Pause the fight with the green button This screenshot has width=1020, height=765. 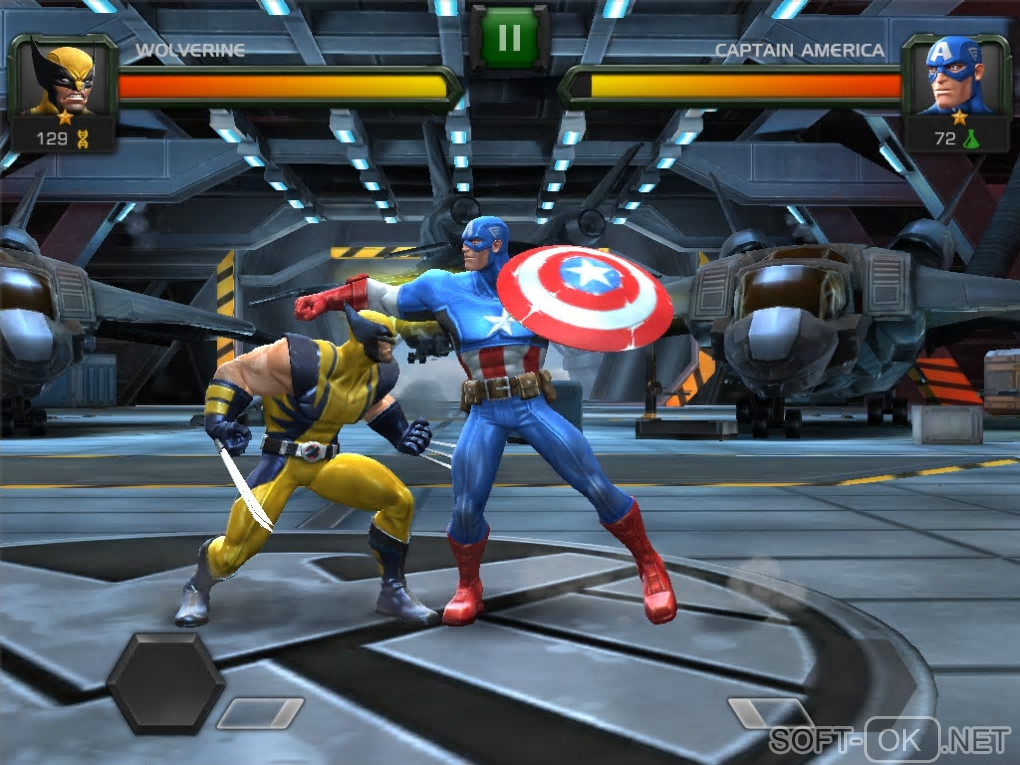pos(509,38)
